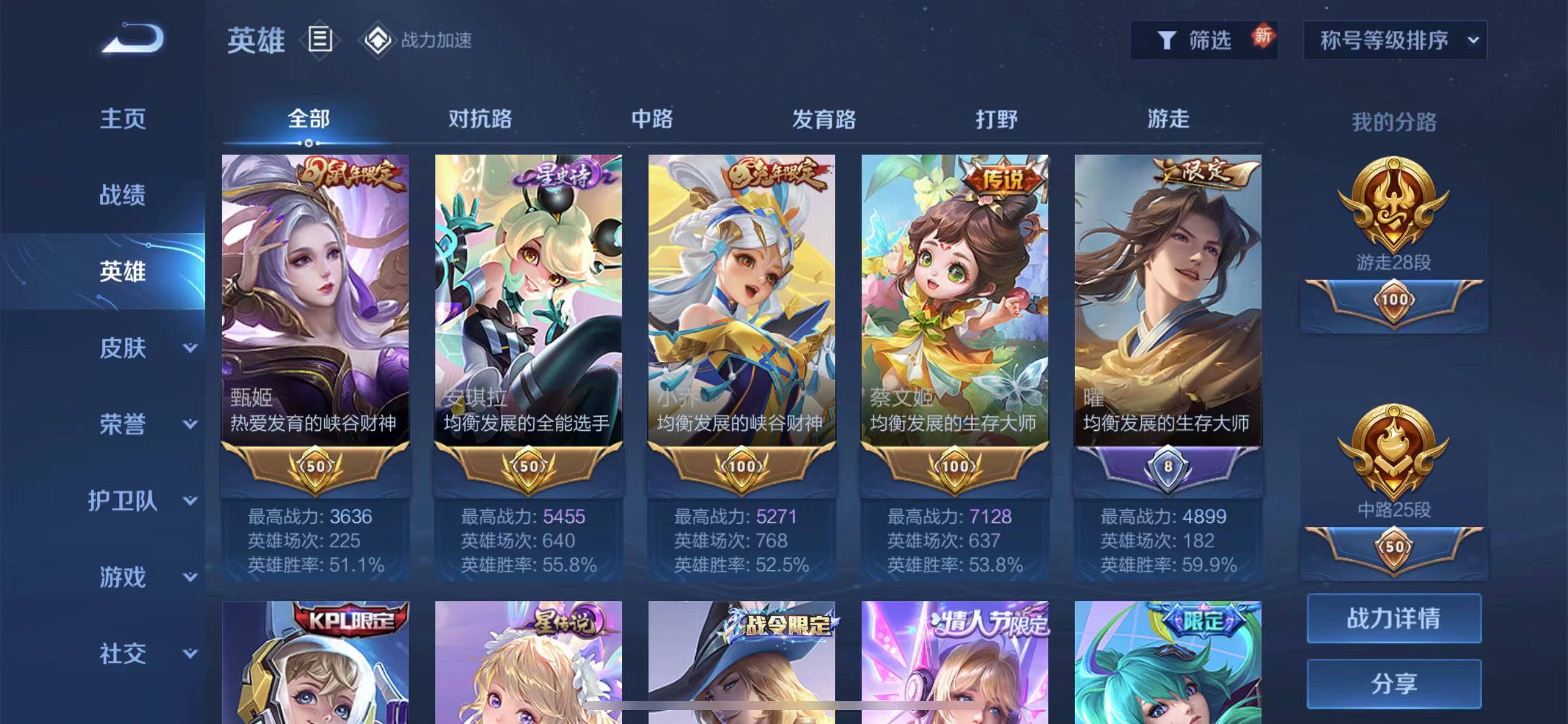Click the 分享 share button

(x=1394, y=684)
